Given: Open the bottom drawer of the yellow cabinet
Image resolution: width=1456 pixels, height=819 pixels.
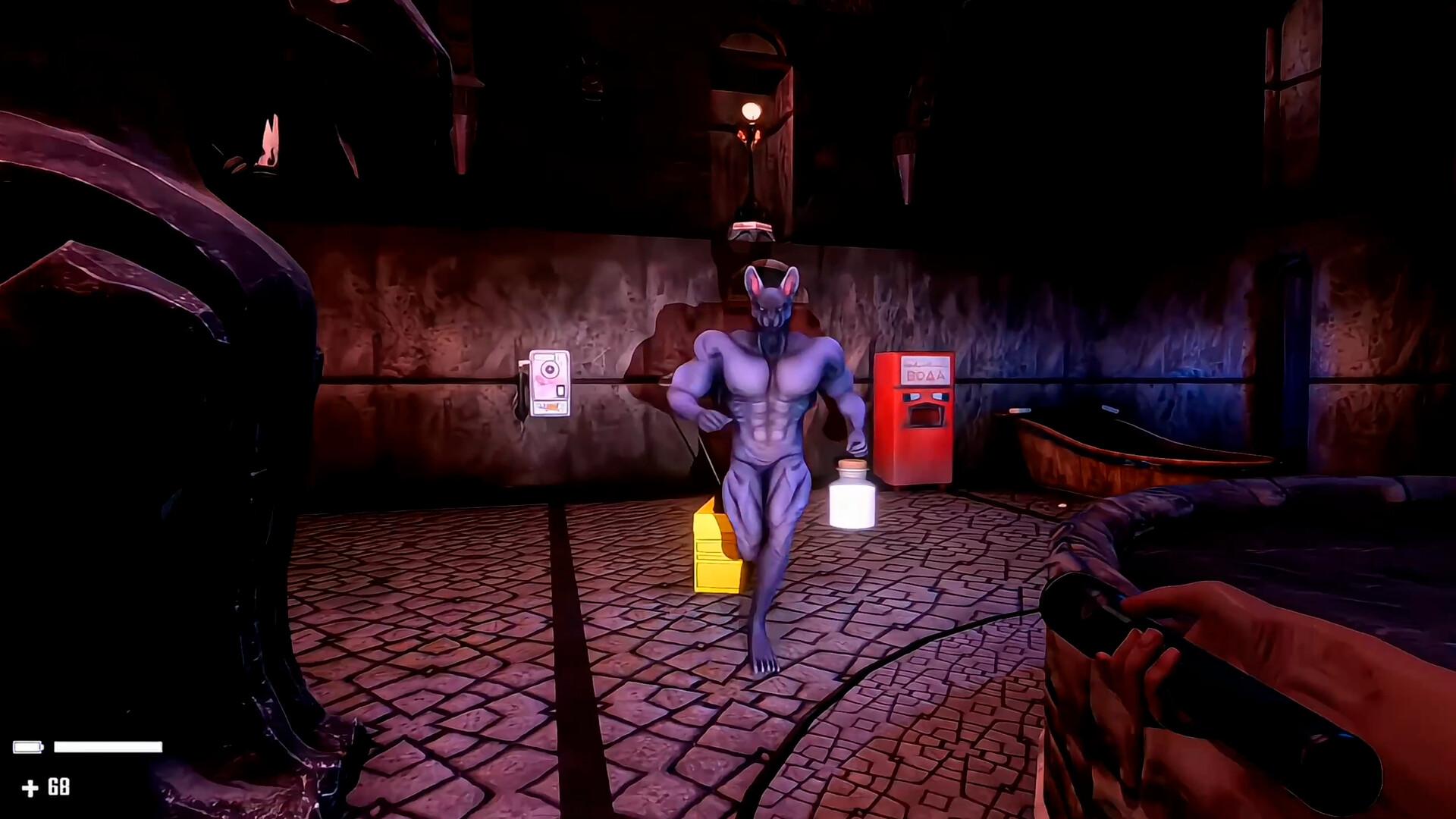Looking at the screenshot, I should [717, 576].
